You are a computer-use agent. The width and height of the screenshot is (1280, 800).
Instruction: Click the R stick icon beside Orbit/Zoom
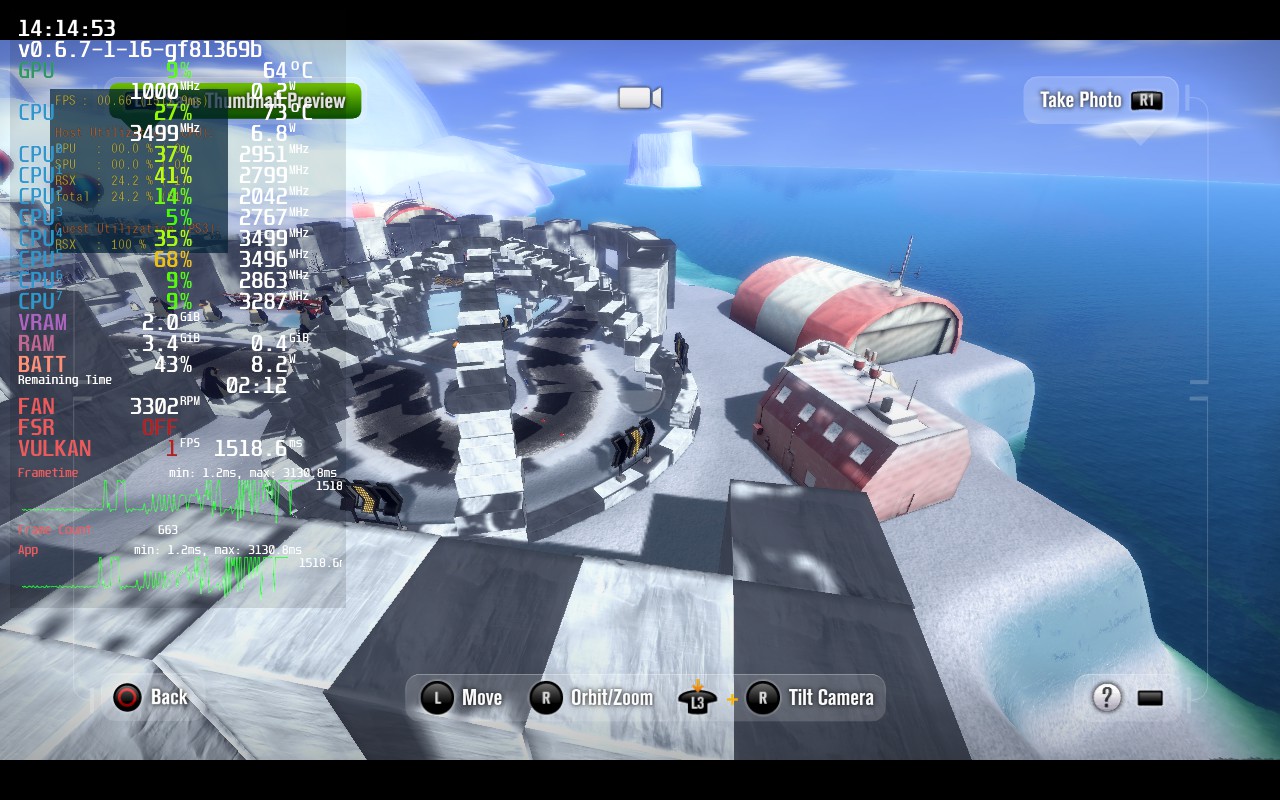[x=546, y=698]
